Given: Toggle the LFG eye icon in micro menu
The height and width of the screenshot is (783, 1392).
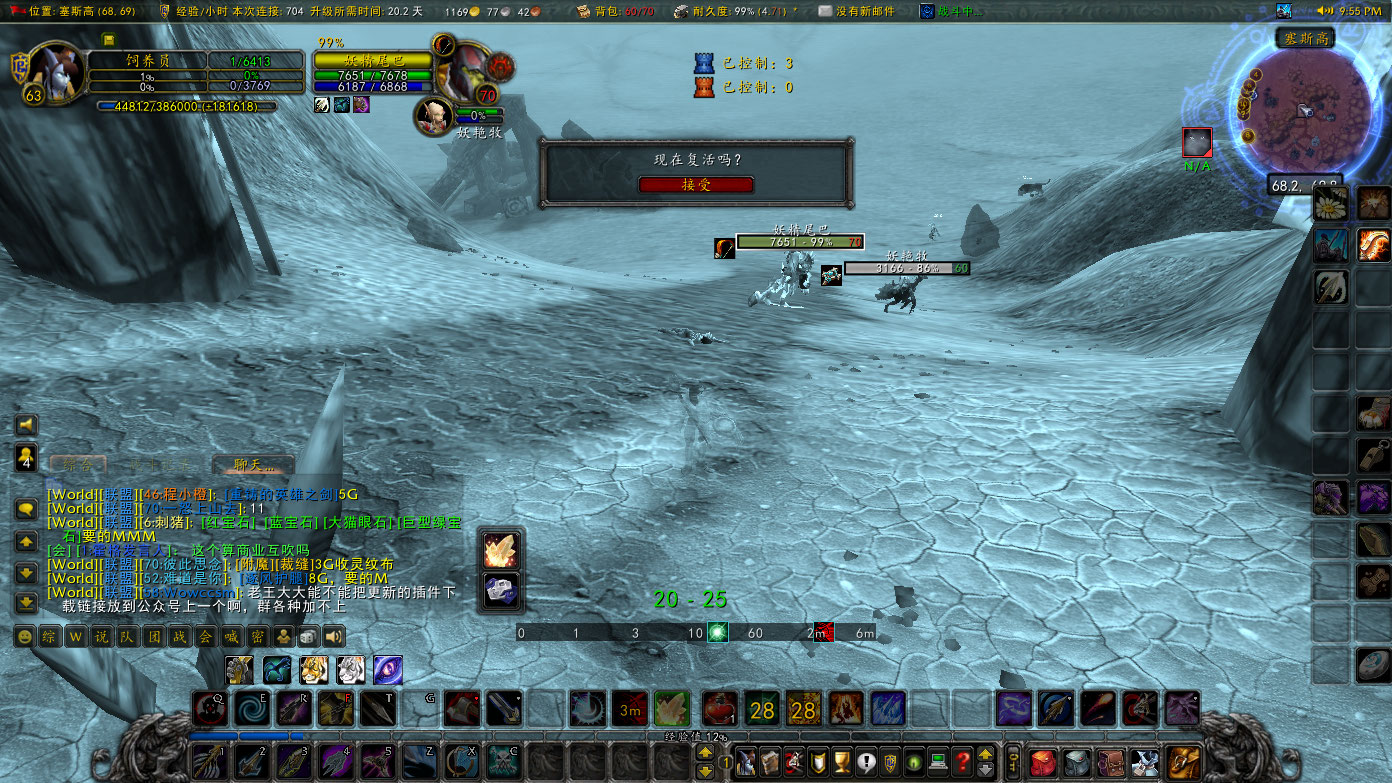Looking at the screenshot, I should pyautogui.click(x=913, y=762).
